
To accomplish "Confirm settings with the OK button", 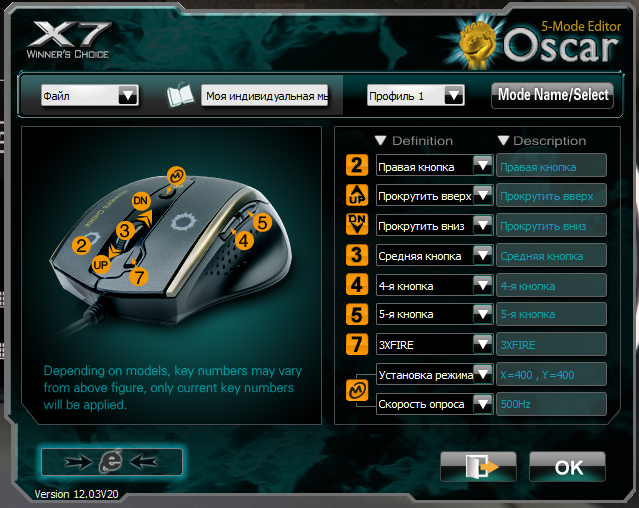I will tap(568, 467).
